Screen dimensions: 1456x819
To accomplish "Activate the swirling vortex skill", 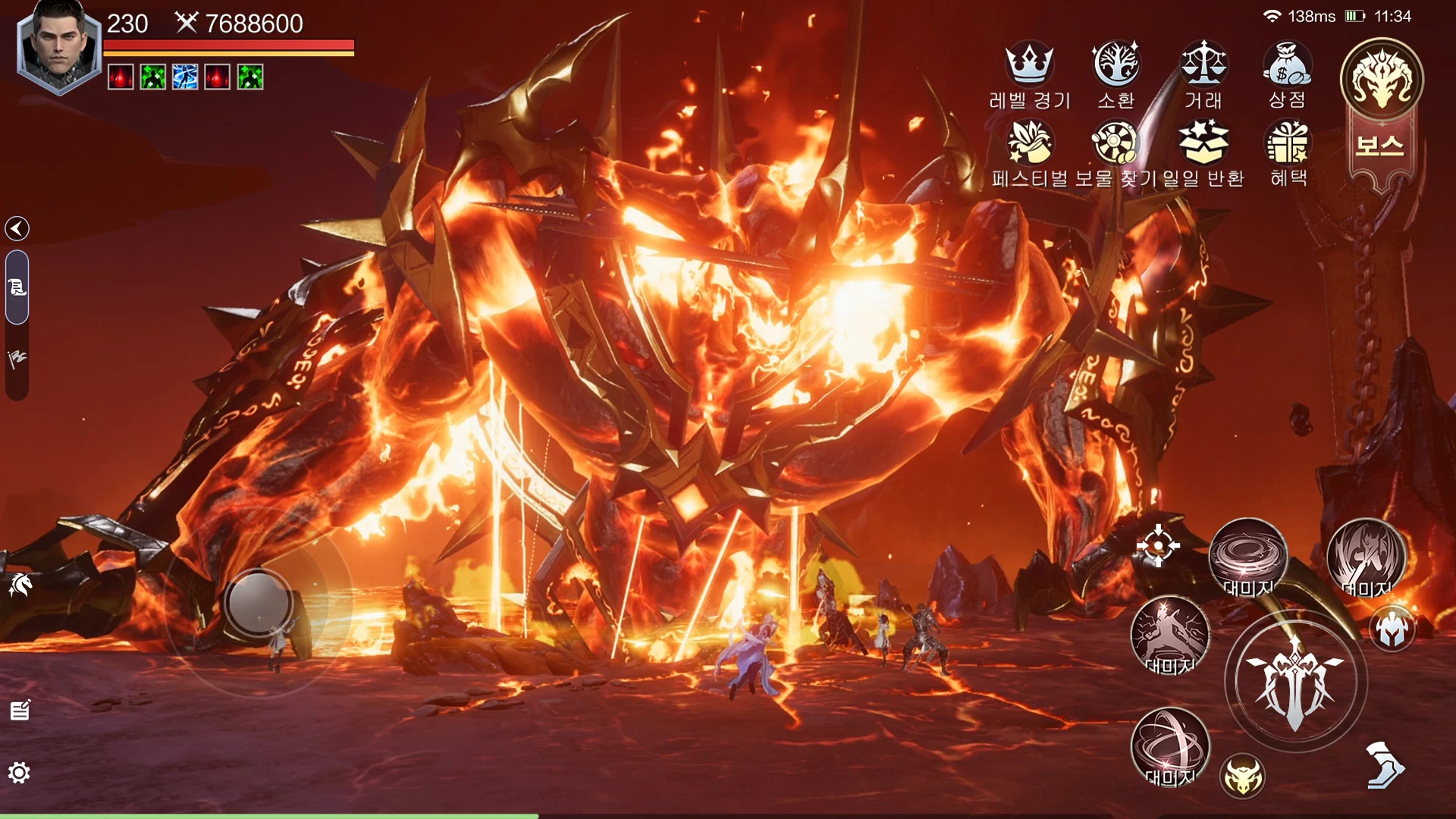I will pyautogui.click(x=1247, y=556).
